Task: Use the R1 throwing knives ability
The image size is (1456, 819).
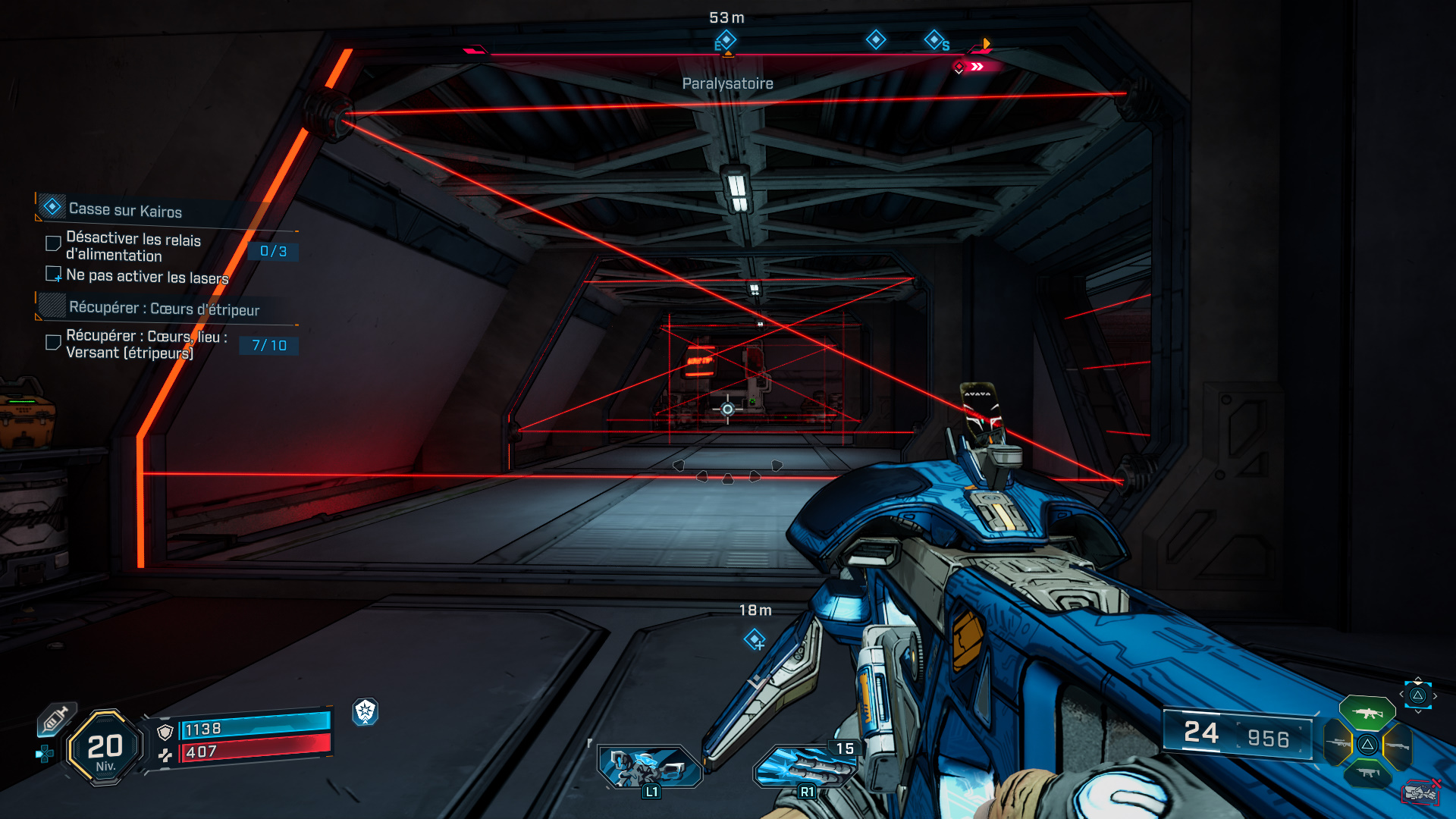Action: (x=804, y=767)
